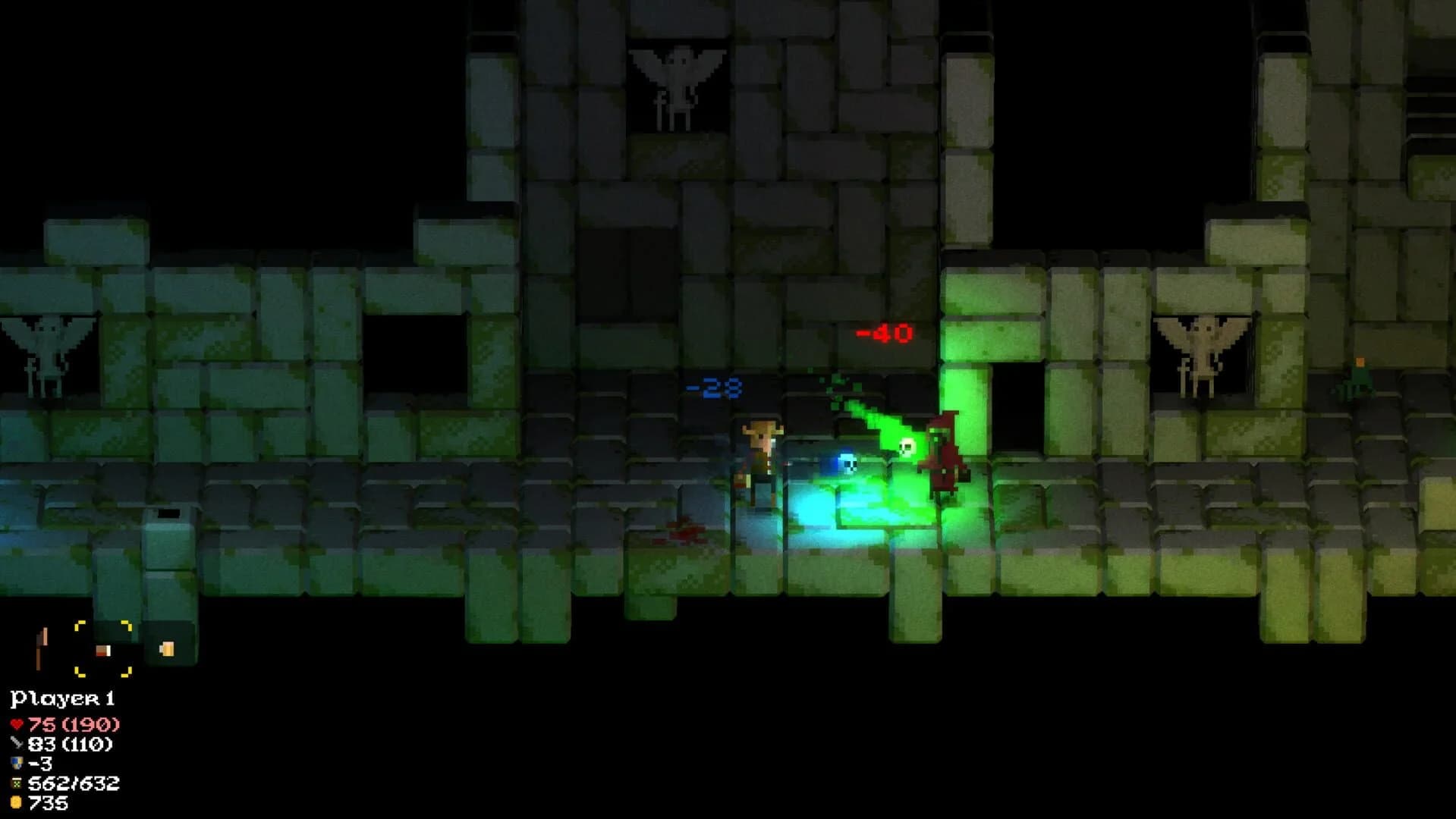Click the experience points icon beside 562/632

coord(16,783)
